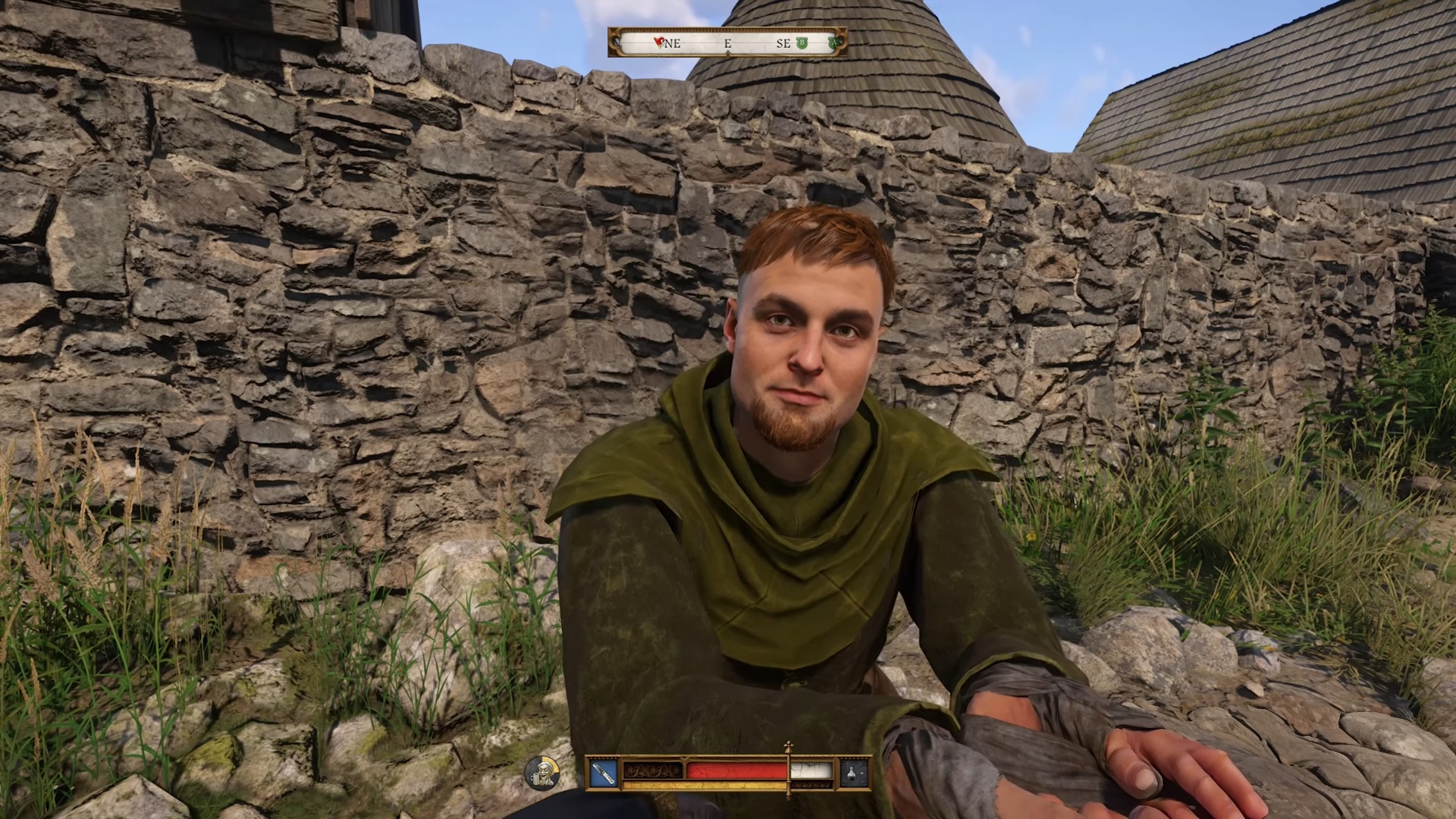The height and width of the screenshot is (819, 1456).
Task: Toggle the B shield objective marker
Action: click(802, 42)
